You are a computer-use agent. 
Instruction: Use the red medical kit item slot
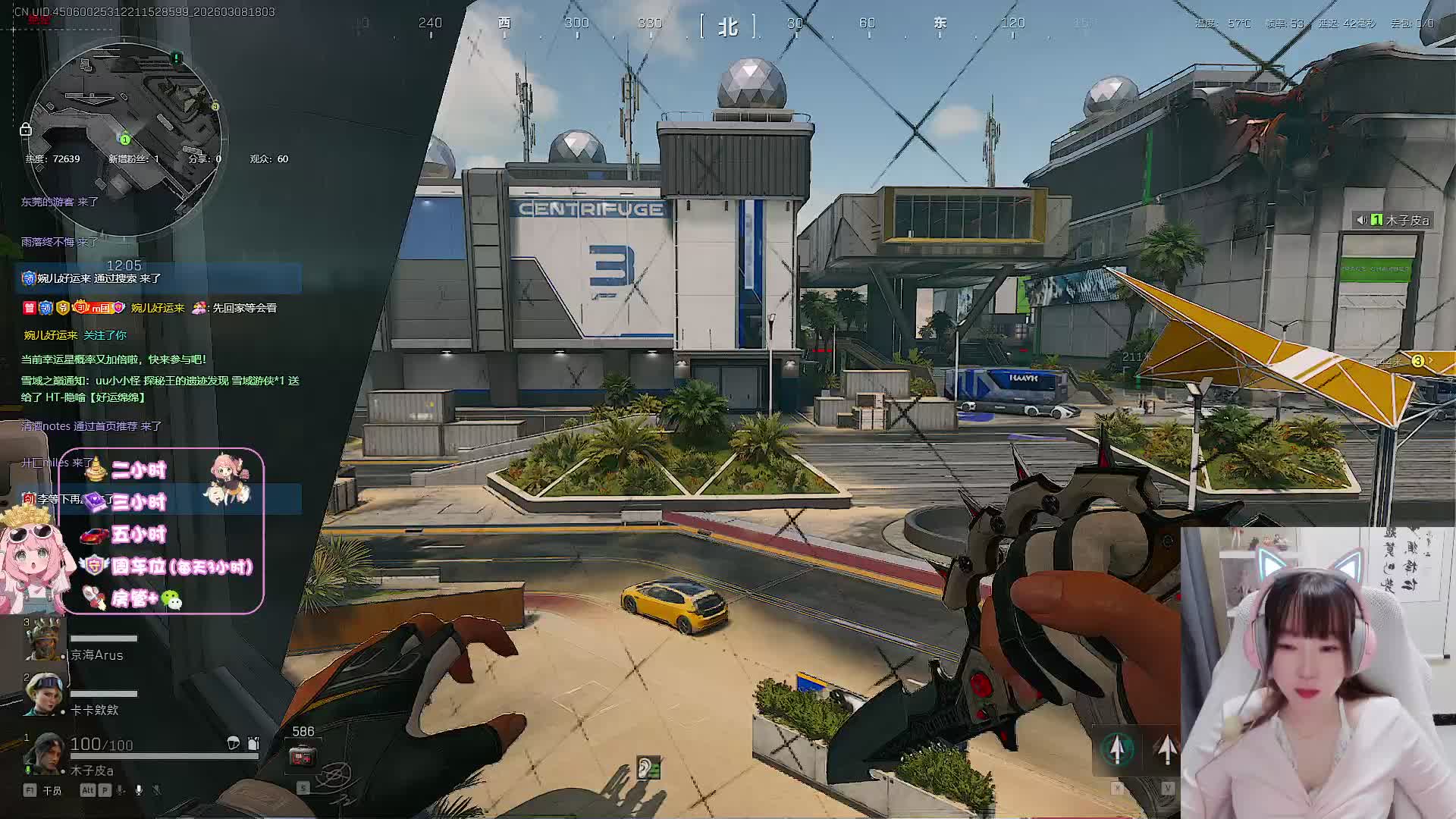tap(303, 756)
